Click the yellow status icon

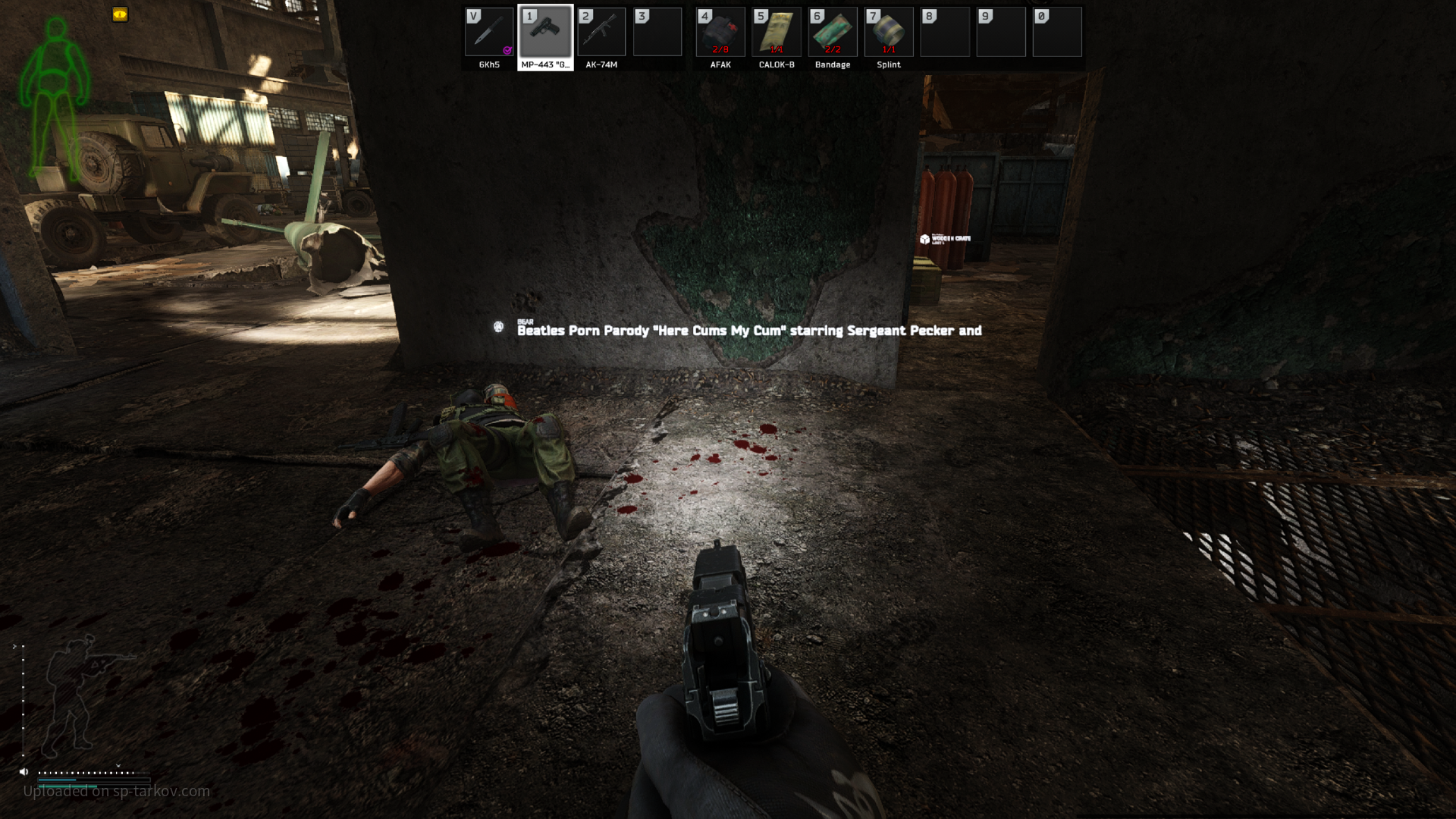coord(120,14)
